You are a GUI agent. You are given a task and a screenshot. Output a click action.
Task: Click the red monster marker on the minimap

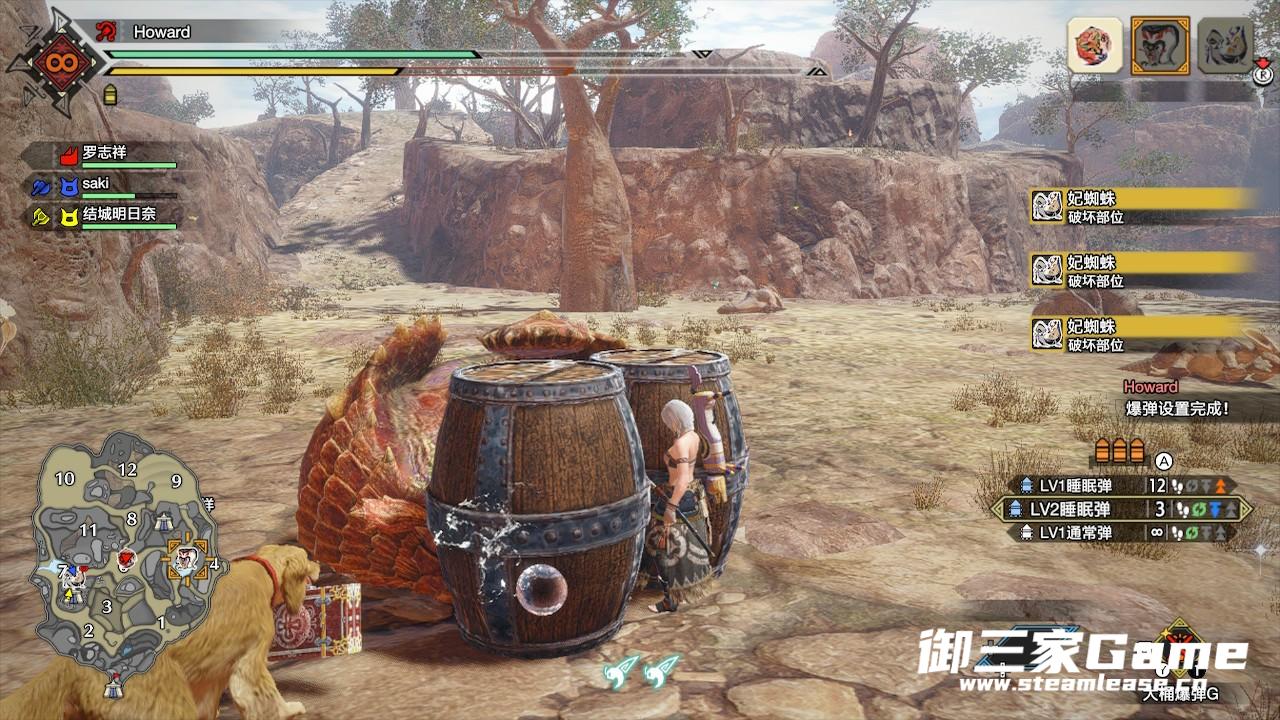126,560
